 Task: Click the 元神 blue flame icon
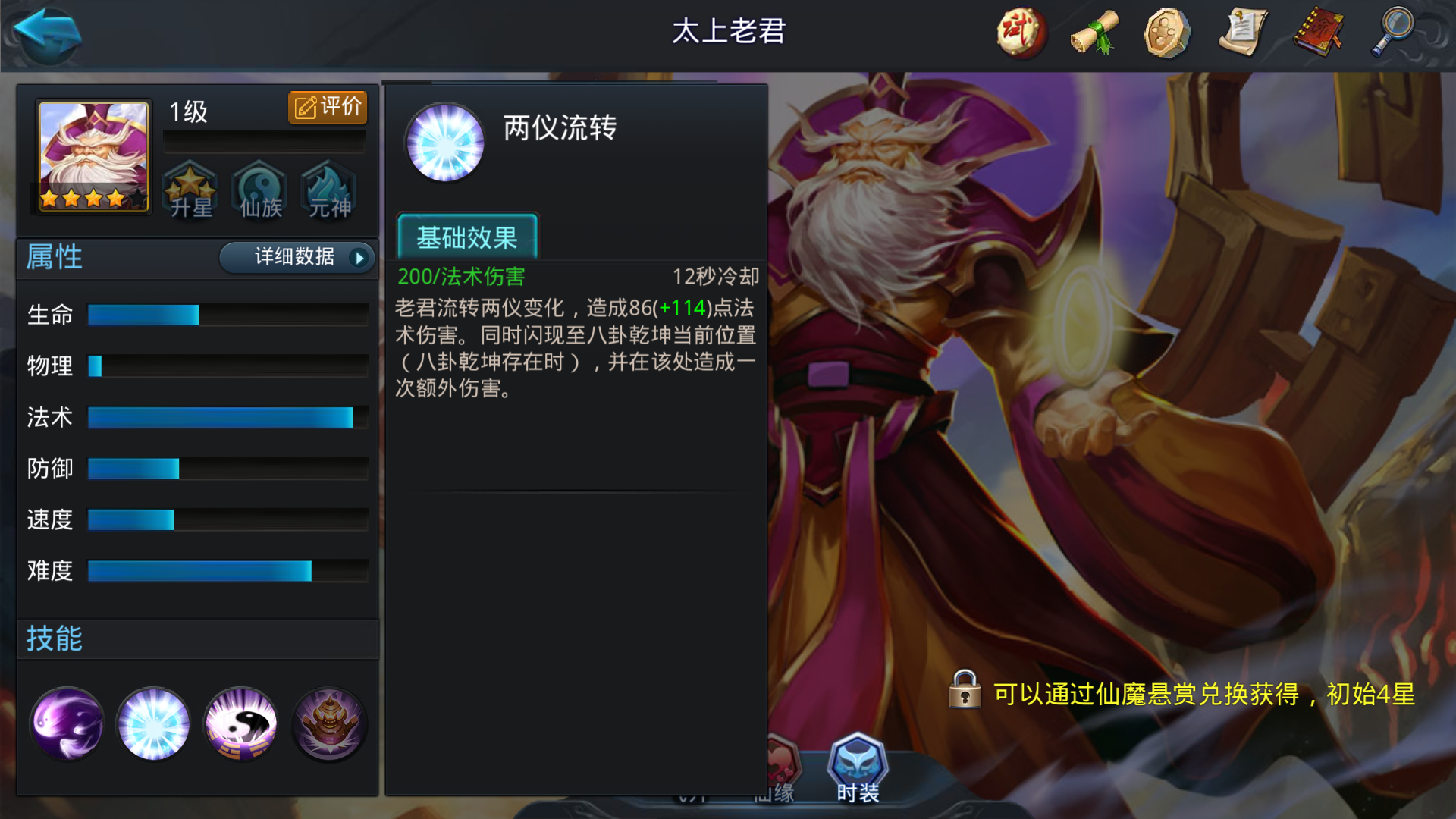click(x=327, y=191)
